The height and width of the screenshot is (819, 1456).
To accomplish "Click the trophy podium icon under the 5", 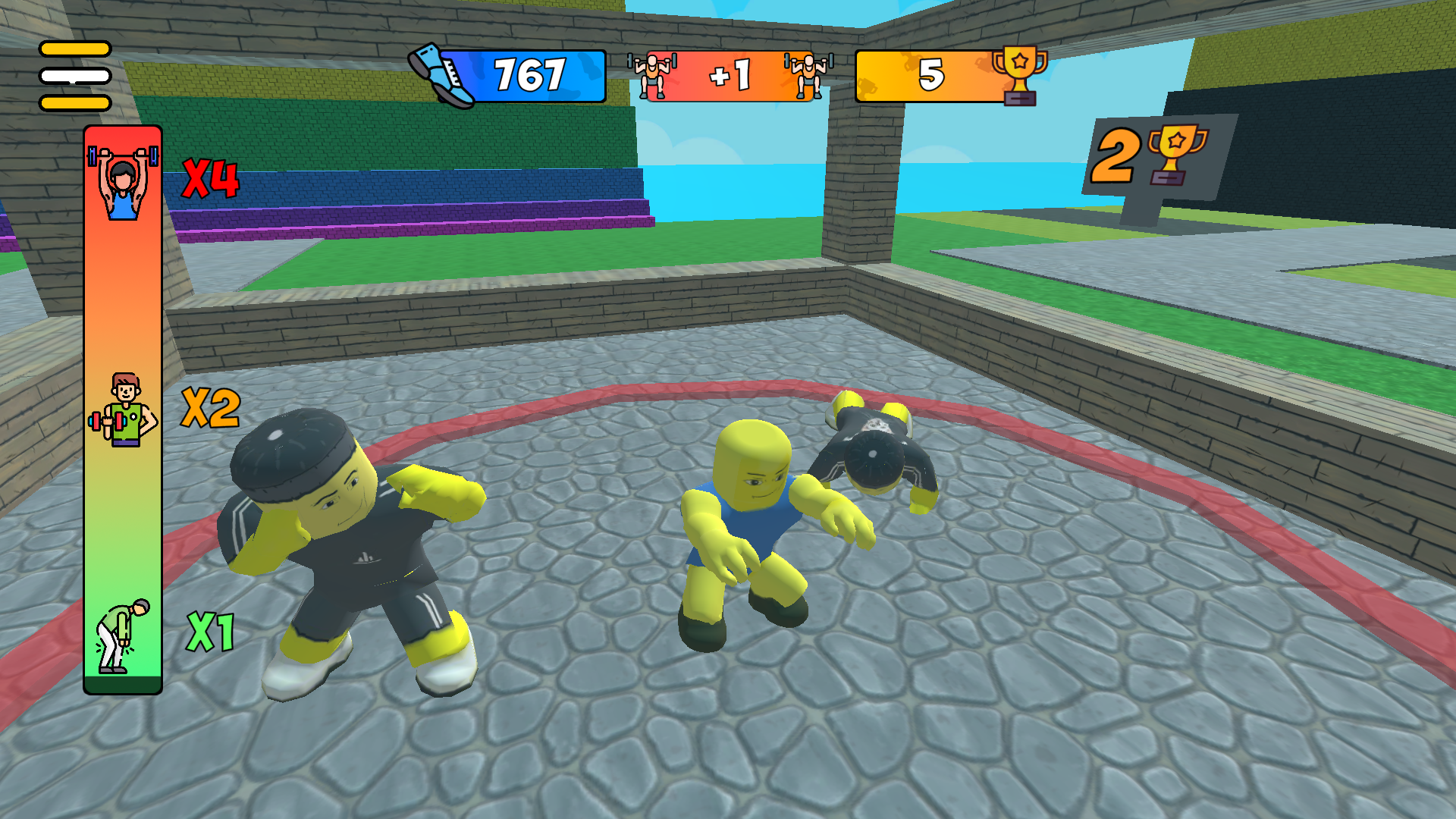I will coord(1021,97).
